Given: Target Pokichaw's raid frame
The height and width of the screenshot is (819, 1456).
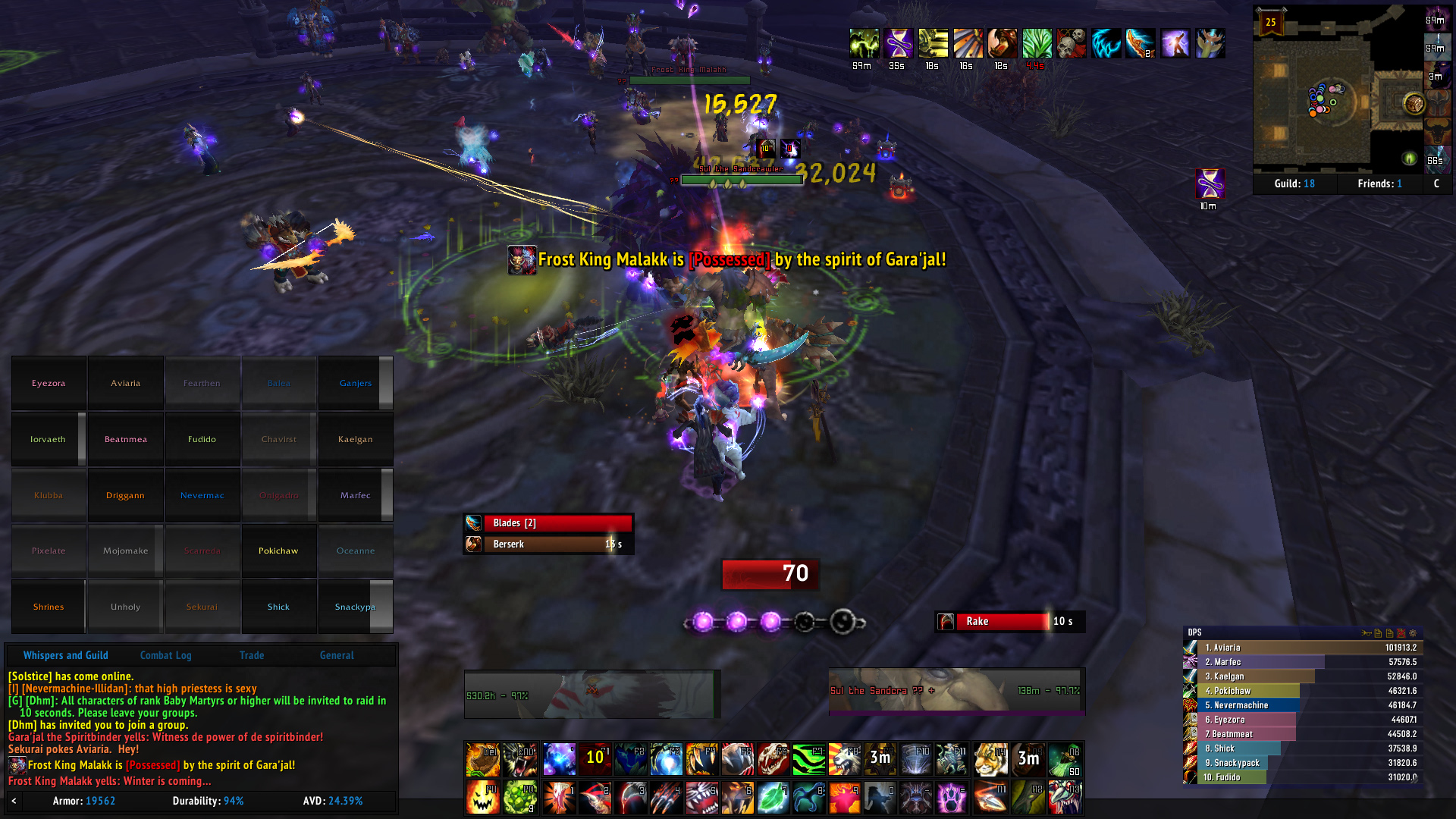Looking at the screenshot, I should pyautogui.click(x=278, y=551).
